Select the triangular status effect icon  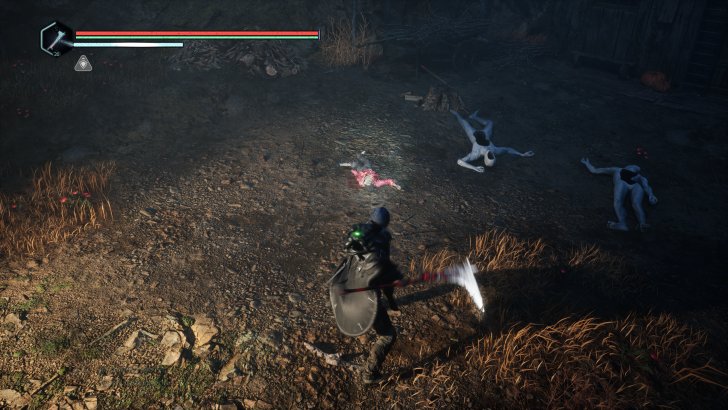83,63
